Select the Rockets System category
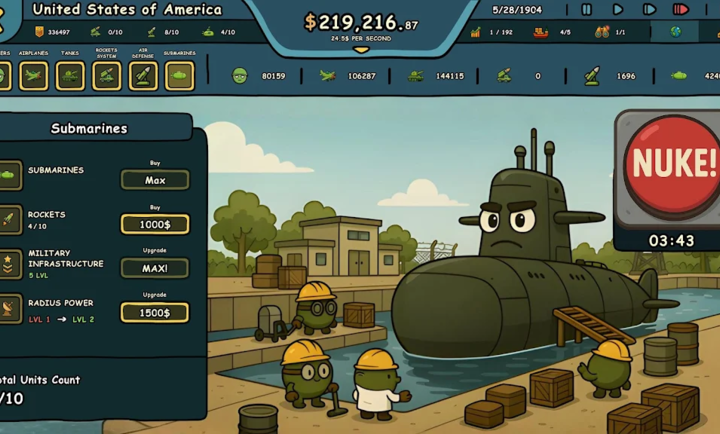This screenshot has width=720, height=434. pyautogui.click(x=107, y=75)
